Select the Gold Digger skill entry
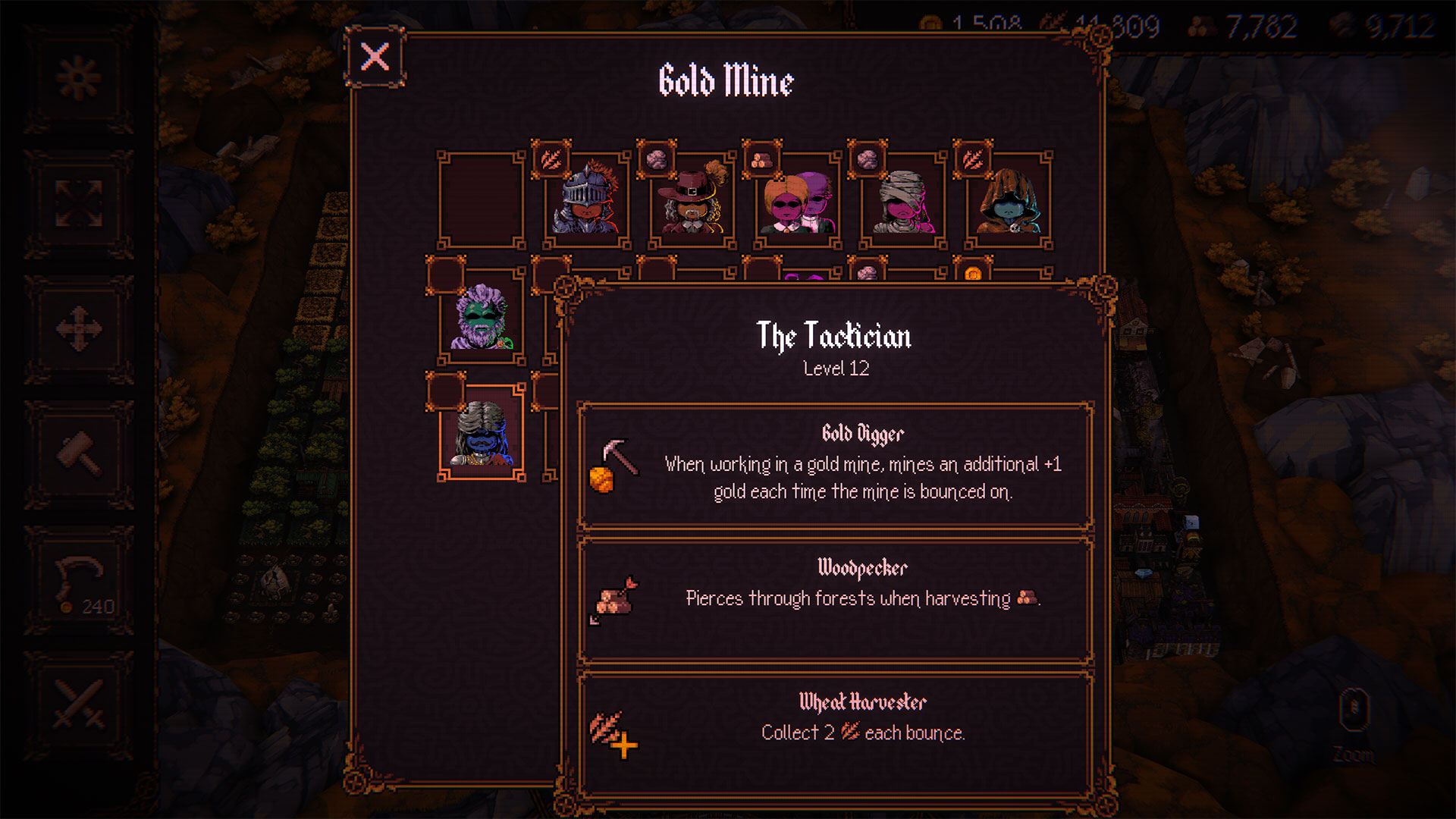1456x819 pixels. [835, 465]
